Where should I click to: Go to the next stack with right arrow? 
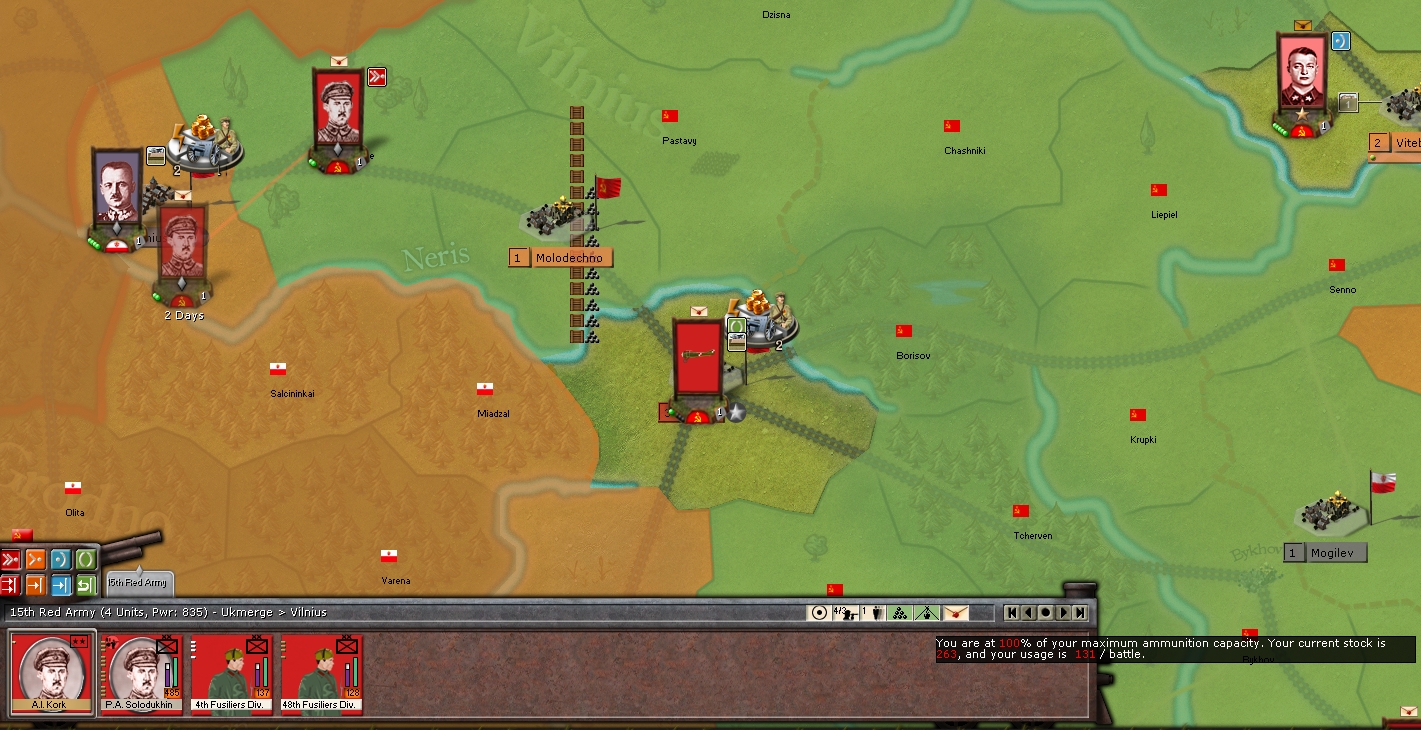(1063, 612)
